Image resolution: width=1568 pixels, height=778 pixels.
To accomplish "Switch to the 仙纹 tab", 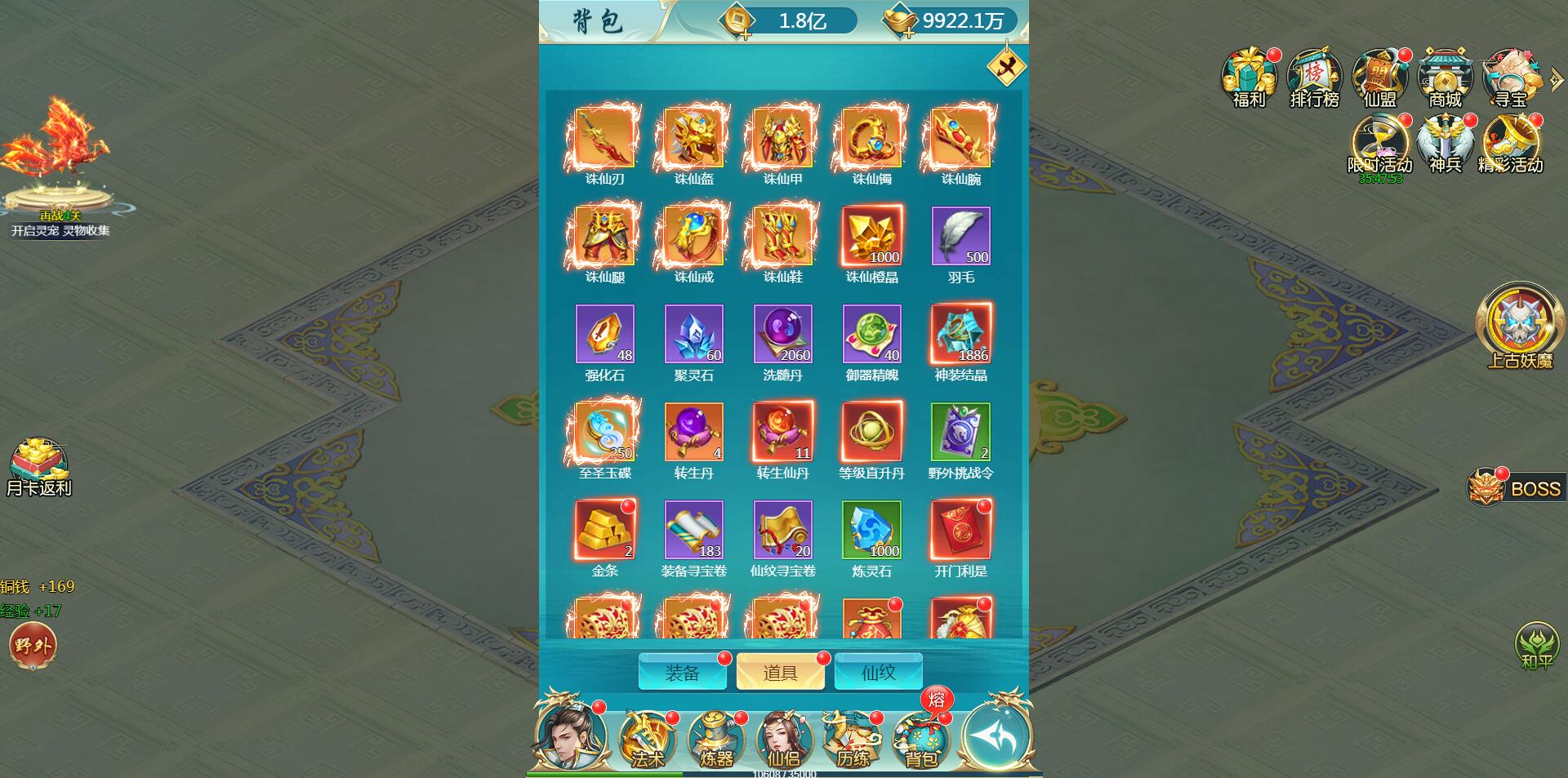I will 878,672.
